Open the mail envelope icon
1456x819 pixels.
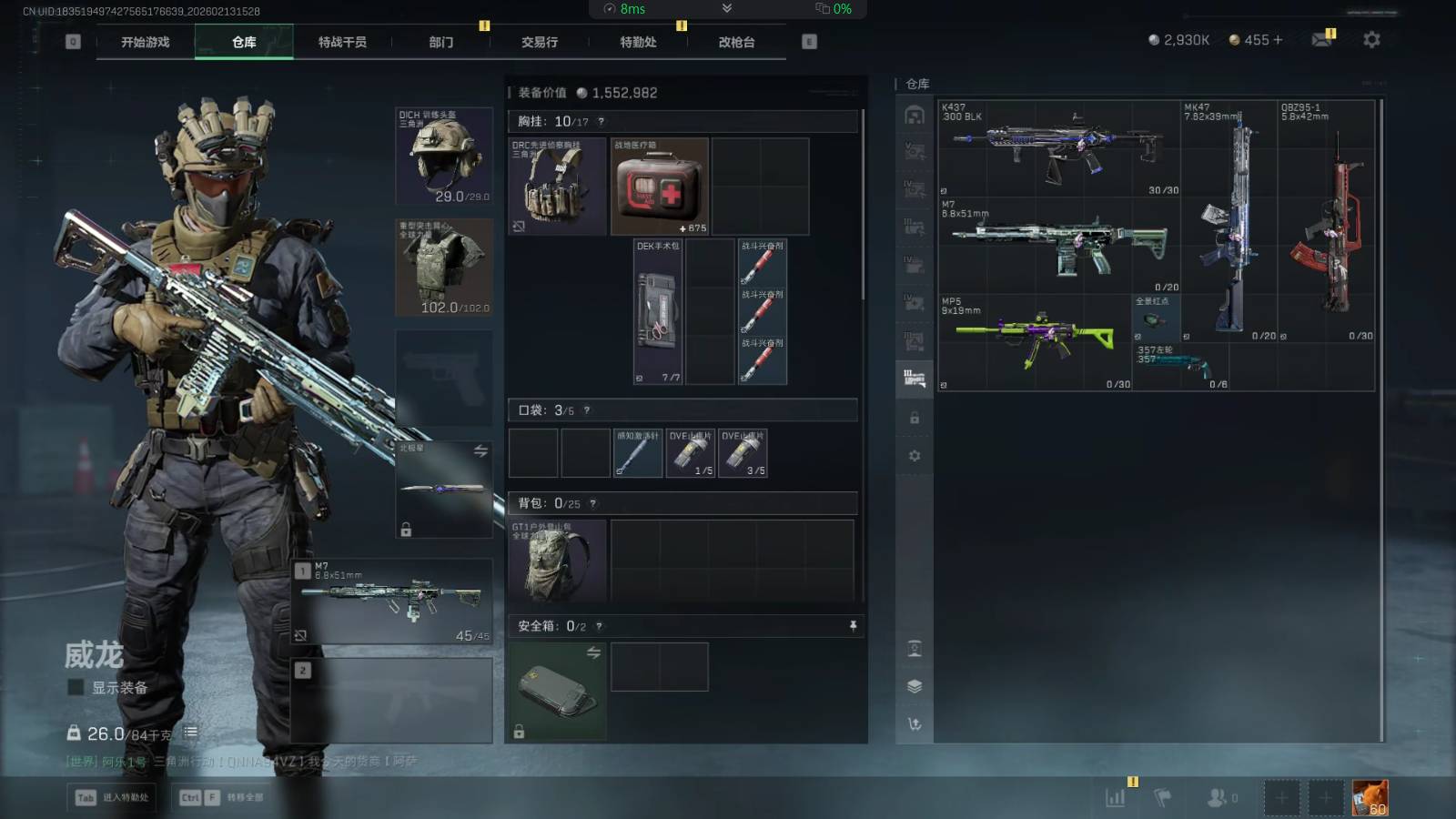coord(1321,40)
